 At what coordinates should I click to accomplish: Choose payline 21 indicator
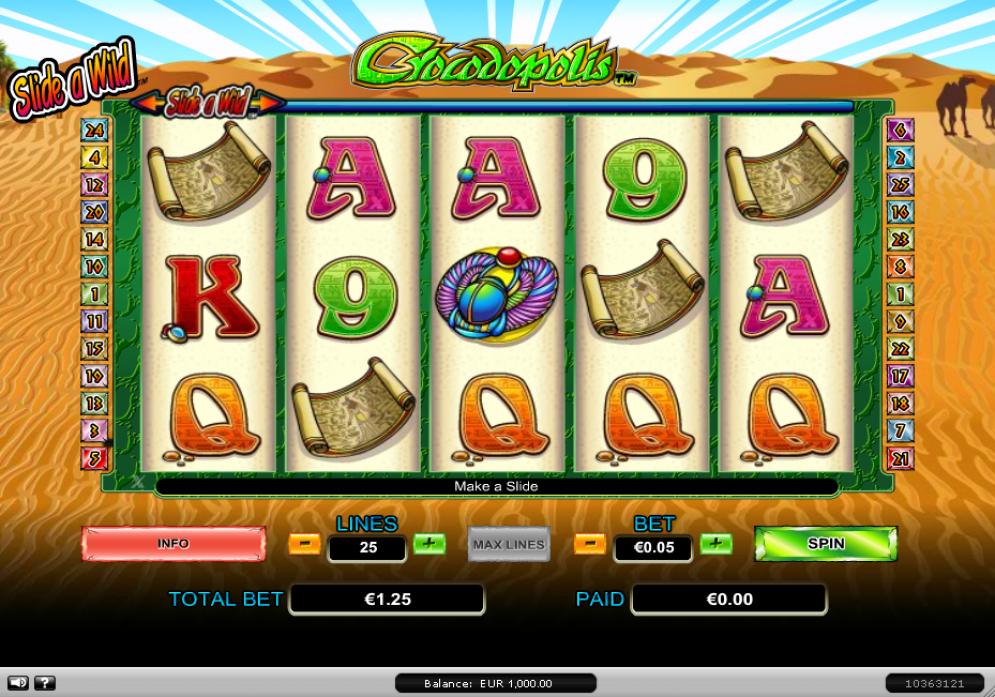click(899, 459)
